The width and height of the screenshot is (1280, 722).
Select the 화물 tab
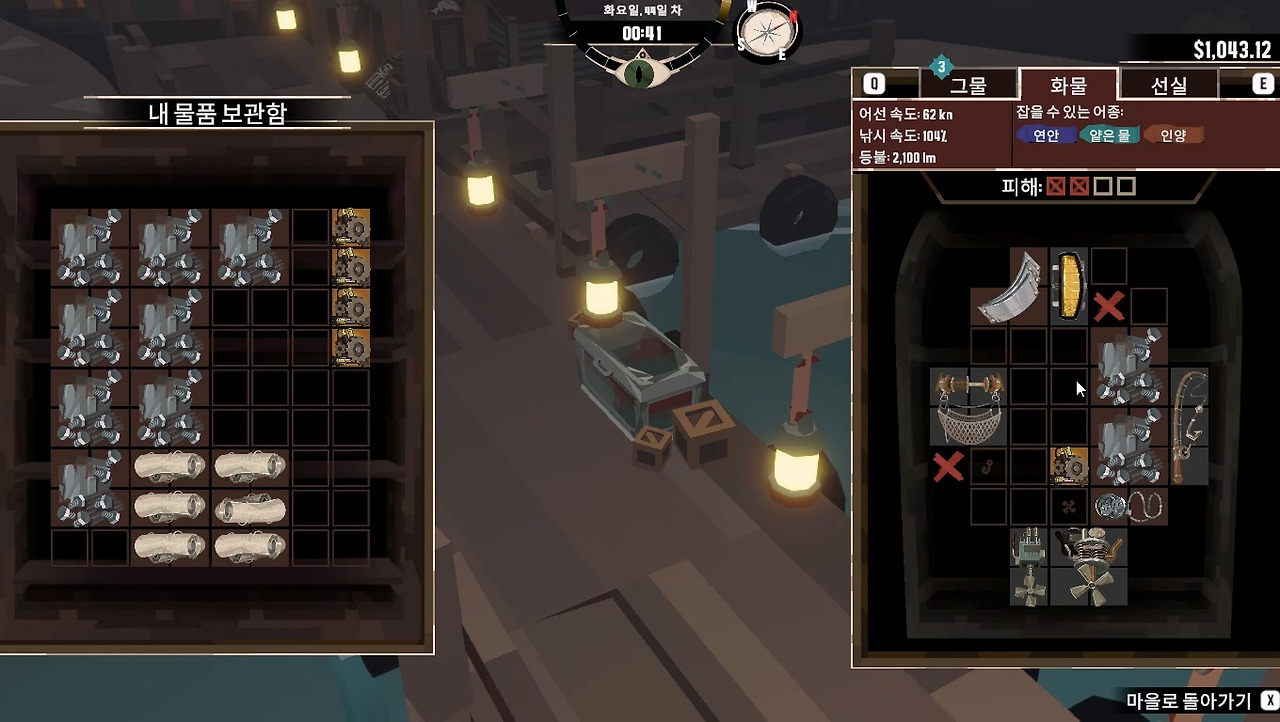[x=1068, y=85]
